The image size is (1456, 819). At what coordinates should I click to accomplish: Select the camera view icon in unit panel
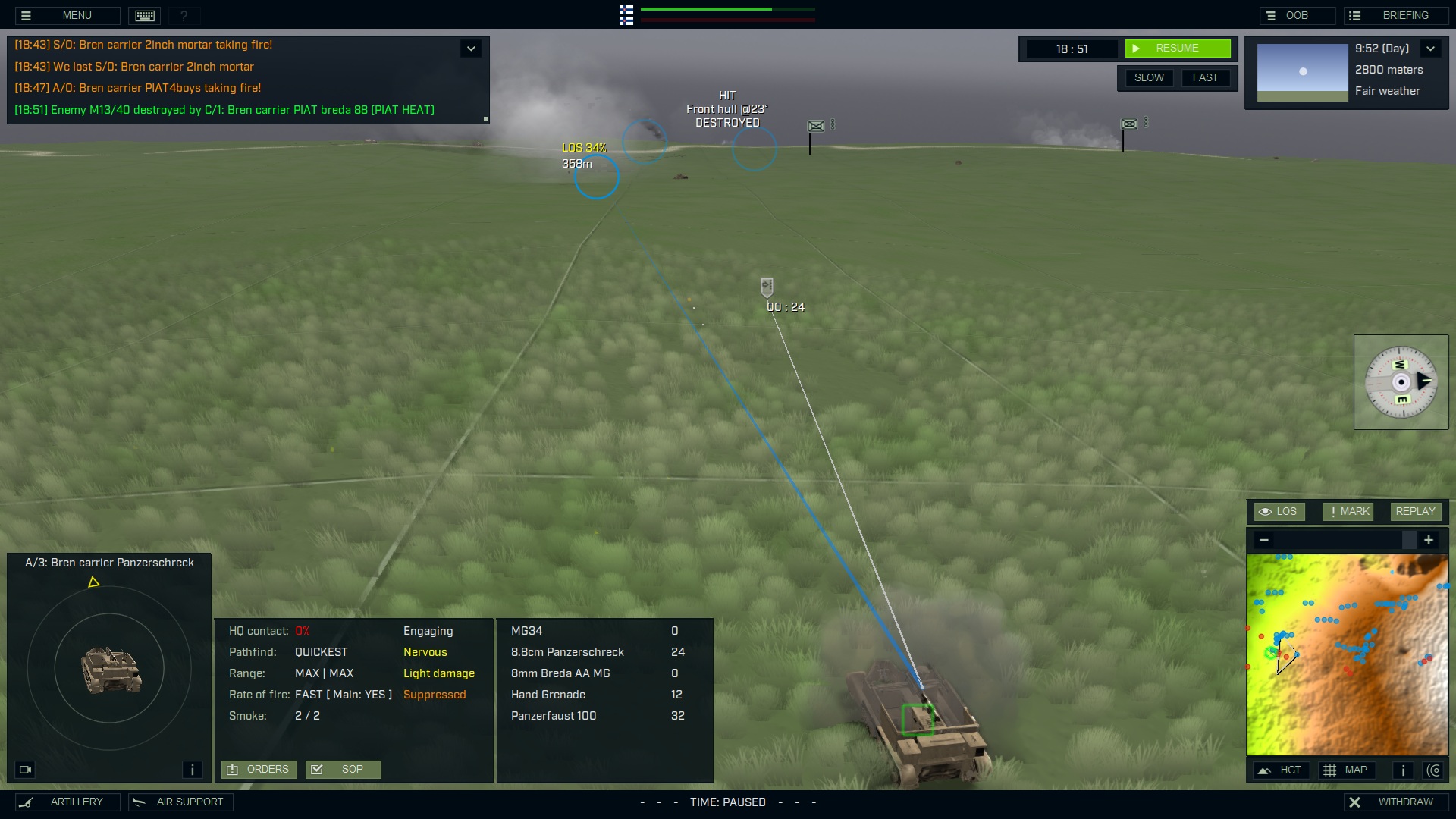tap(26, 770)
